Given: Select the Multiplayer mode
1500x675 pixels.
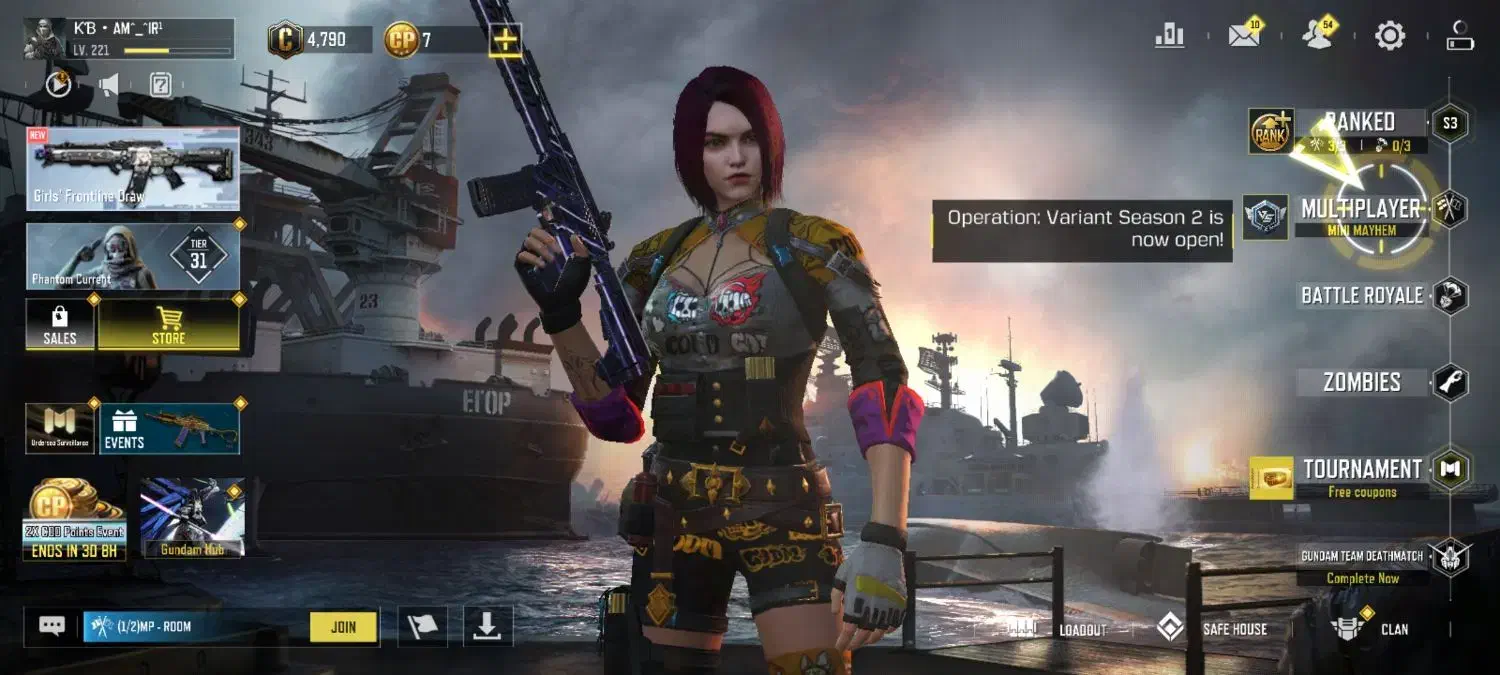Looking at the screenshot, I should click(1360, 209).
